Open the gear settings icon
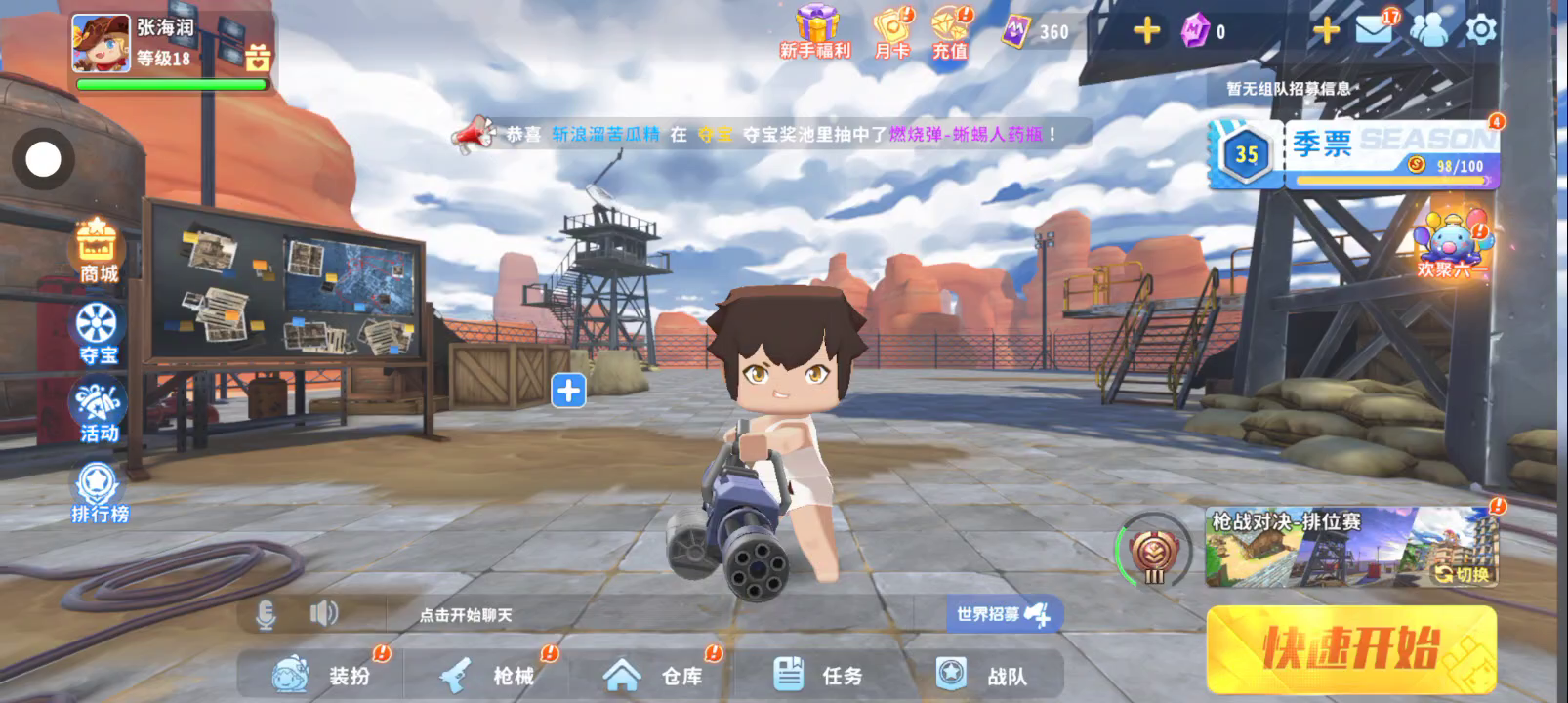This screenshot has width=1568, height=703. tap(1481, 30)
